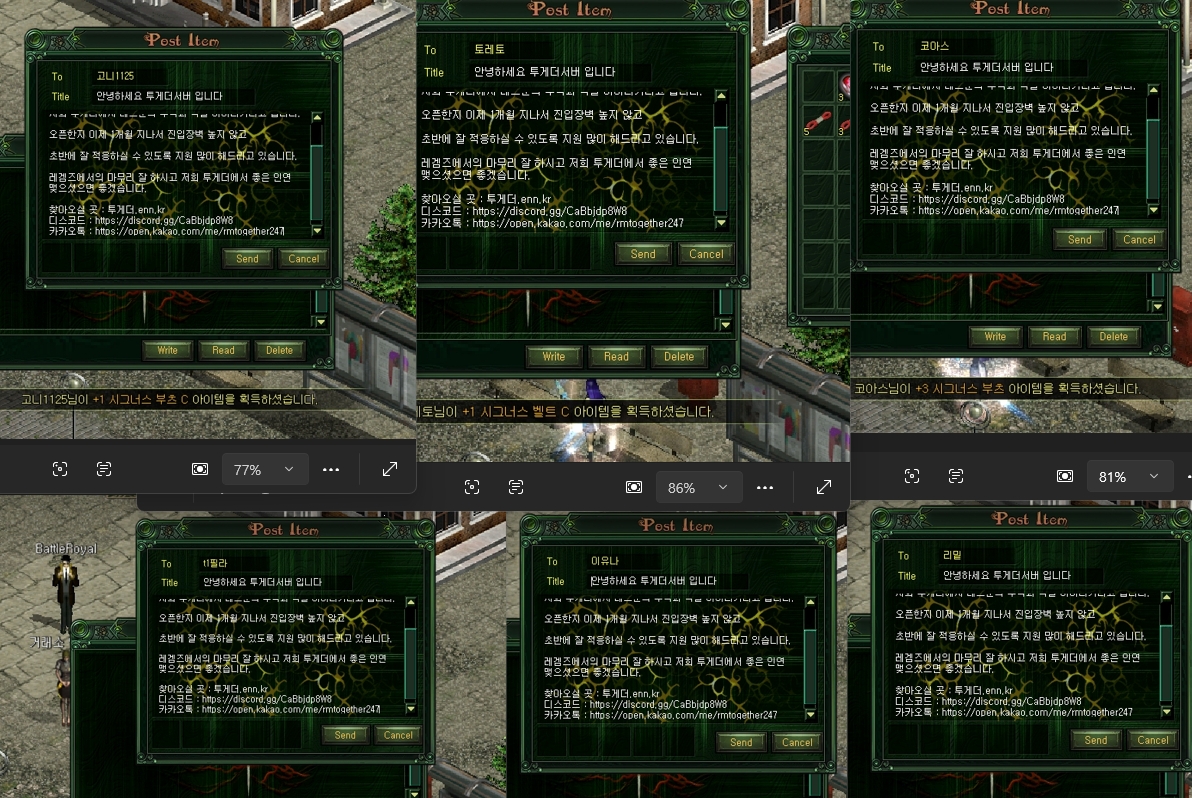The height and width of the screenshot is (798, 1192).
Task: Click the Delete button beside the 86% viewer
Action: 679,357
